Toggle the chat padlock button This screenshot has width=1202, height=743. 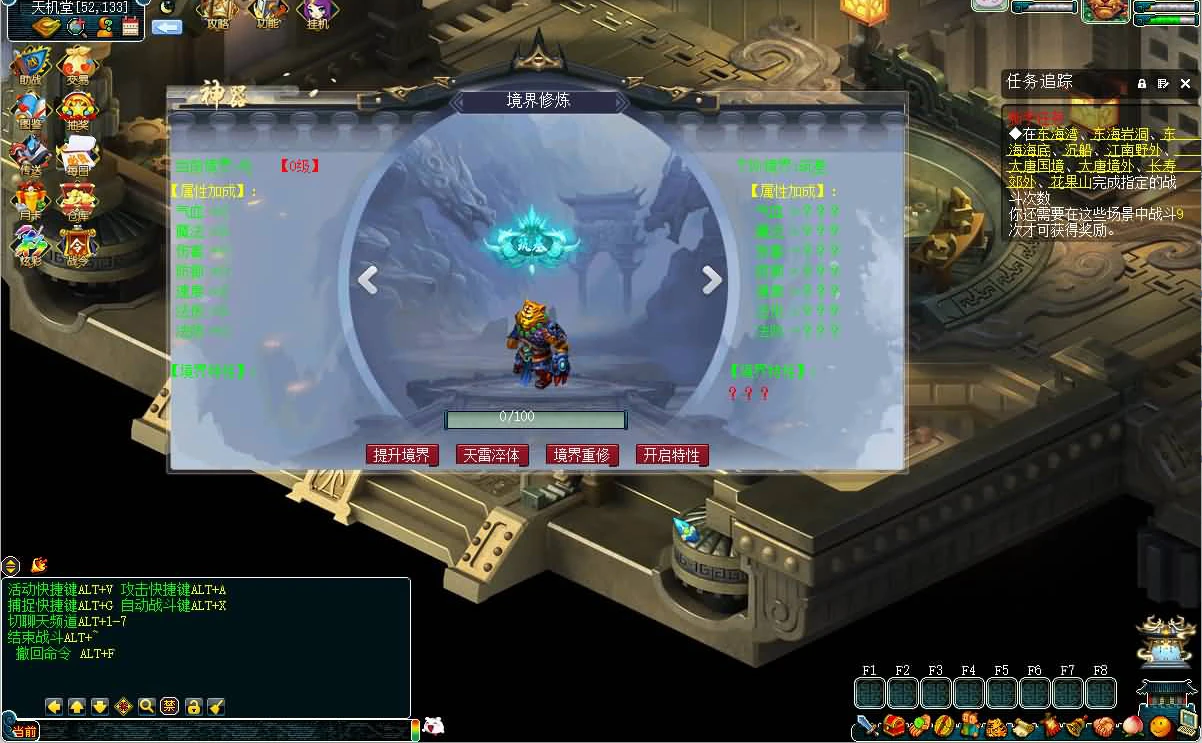(193, 706)
